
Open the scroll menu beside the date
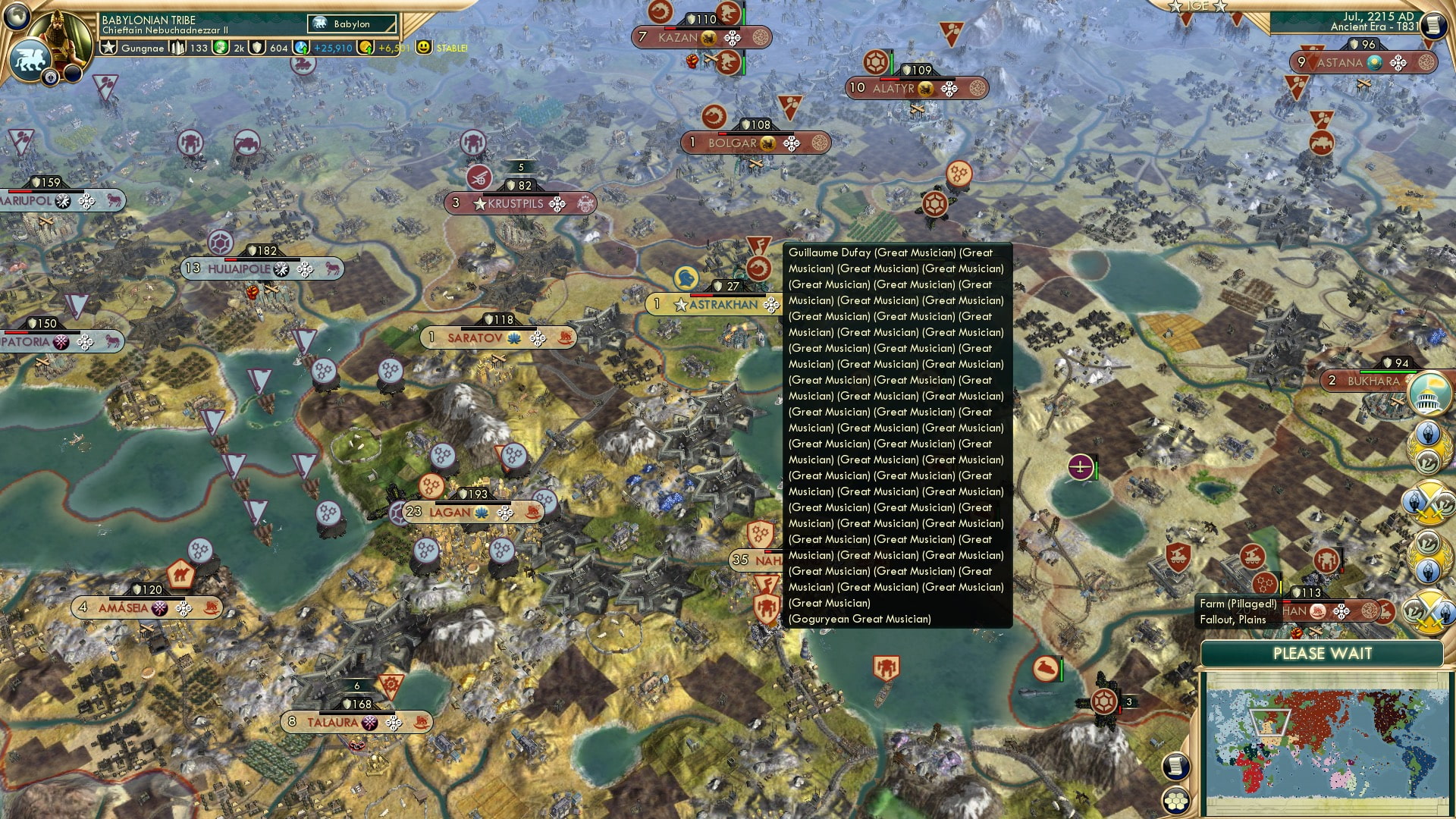pyautogui.click(x=1432, y=25)
